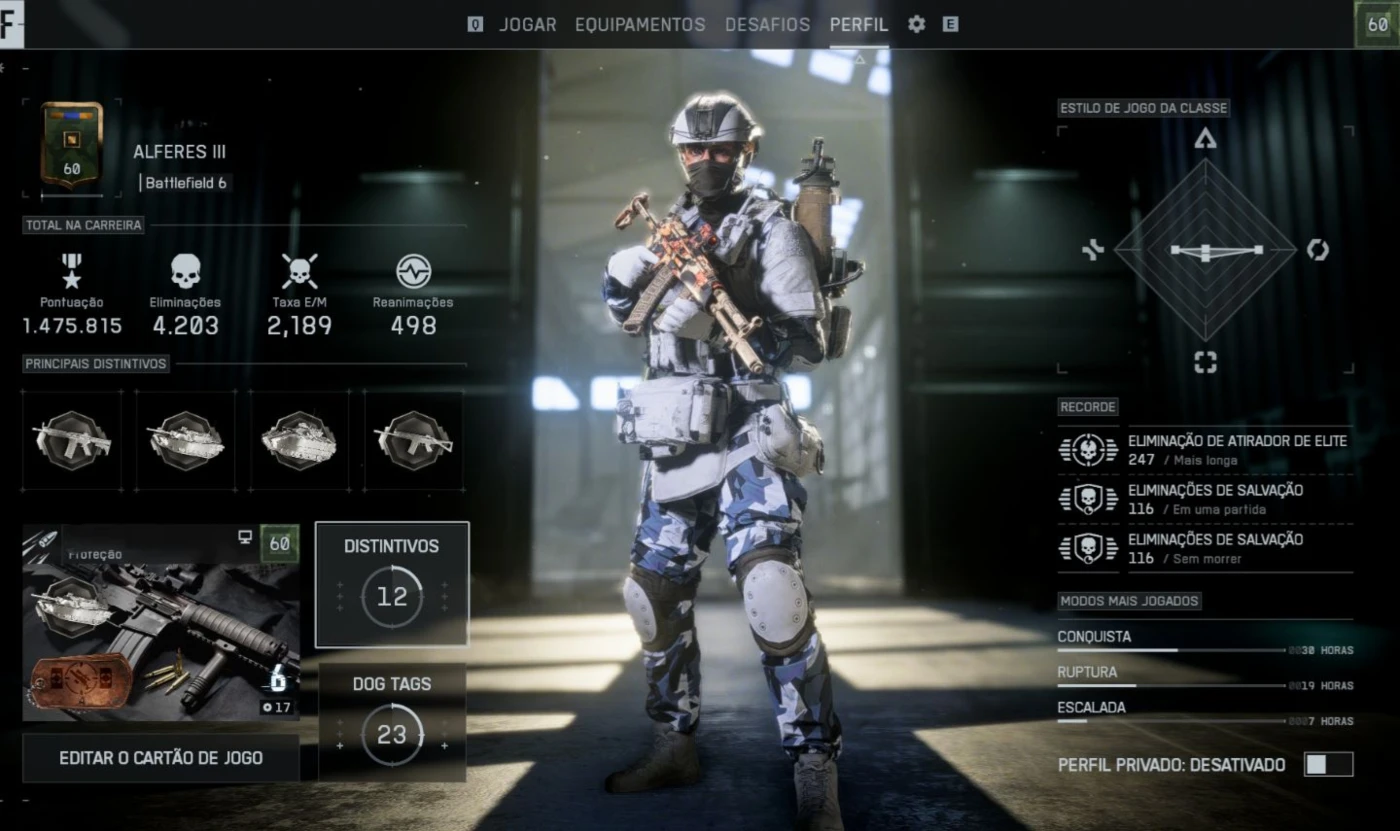Open the DISTINTIVOS panel
Viewport: 1400px width, 831px height.
click(392, 584)
